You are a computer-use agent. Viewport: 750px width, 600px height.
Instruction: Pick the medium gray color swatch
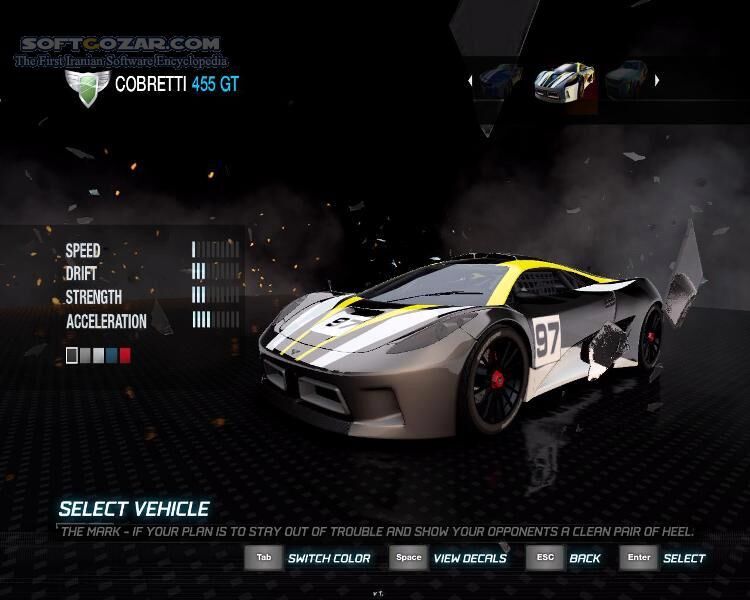pos(85,355)
